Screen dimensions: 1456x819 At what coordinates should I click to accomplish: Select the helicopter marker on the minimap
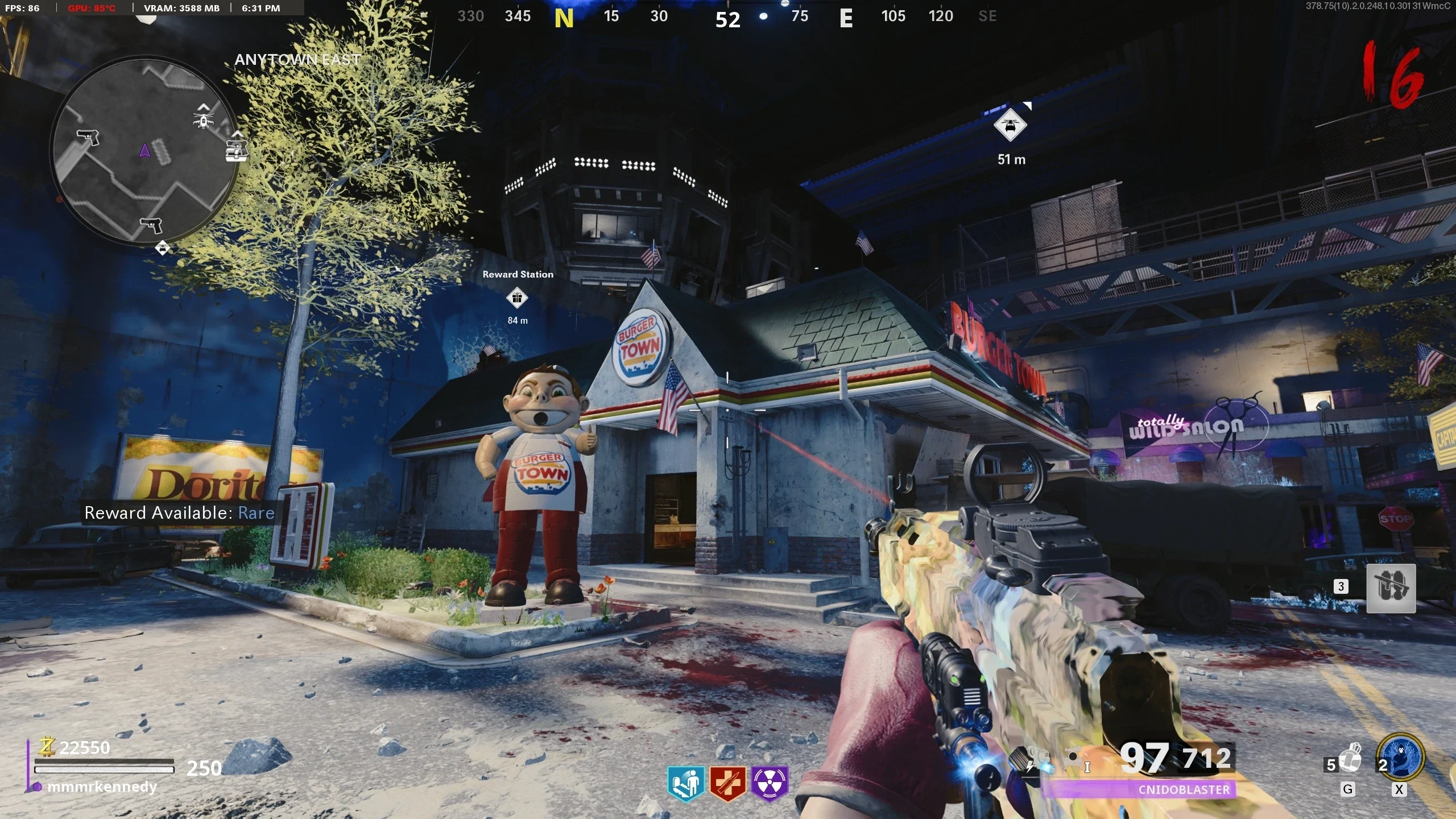tap(203, 117)
